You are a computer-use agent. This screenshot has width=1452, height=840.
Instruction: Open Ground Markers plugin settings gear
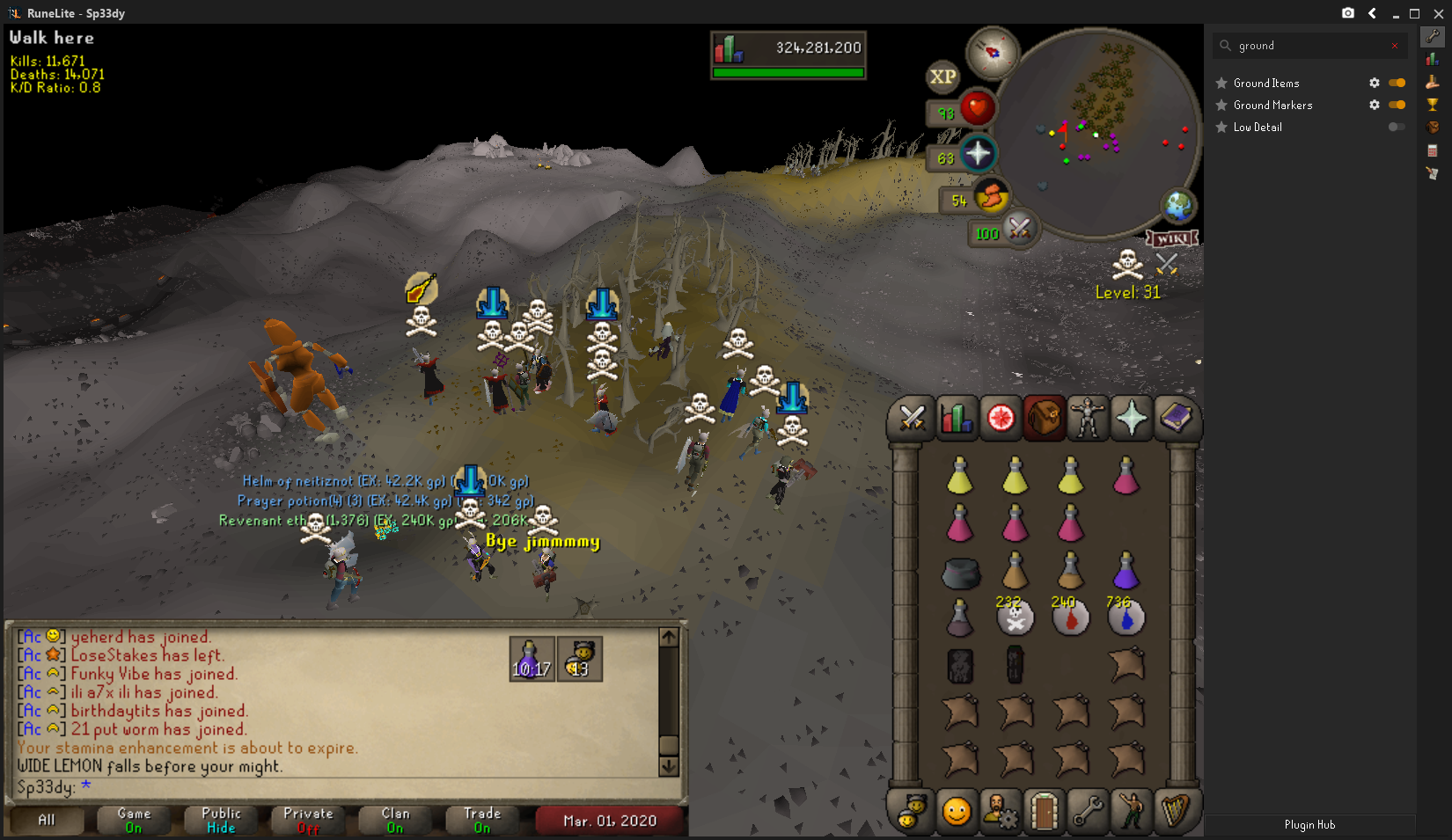pos(1374,105)
